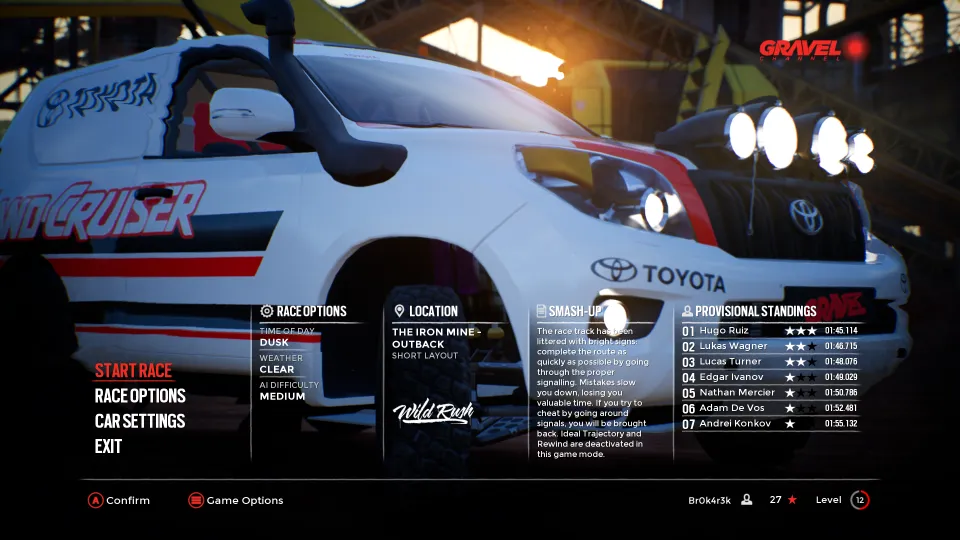Viewport: 960px width, 540px height.
Task: Select Hugo Ruiz in the provisional standings
Action: point(769,330)
